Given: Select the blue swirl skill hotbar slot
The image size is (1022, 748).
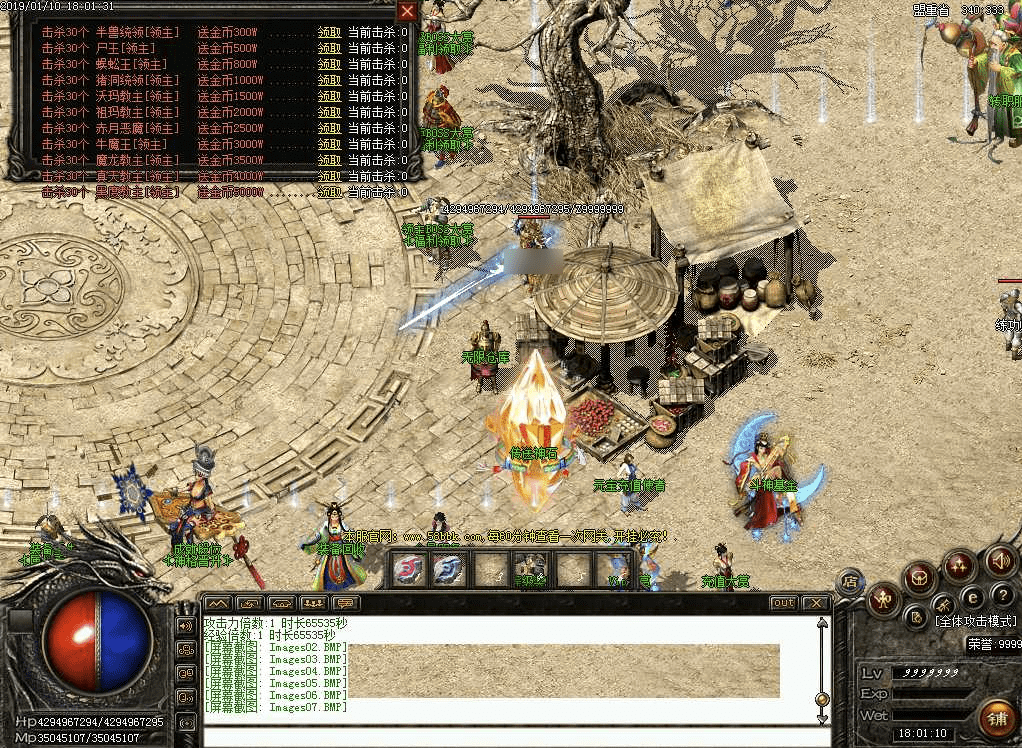Looking at the screenshot, I should click(x=447, y=569).
